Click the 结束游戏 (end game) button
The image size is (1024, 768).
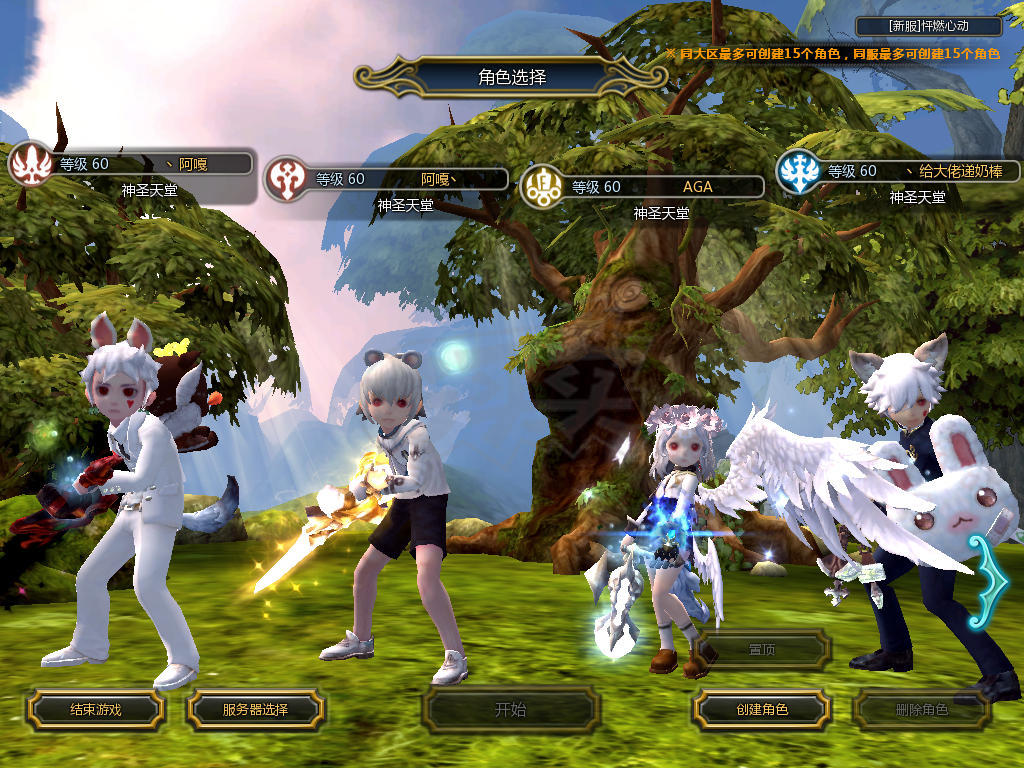coord(95,710)
